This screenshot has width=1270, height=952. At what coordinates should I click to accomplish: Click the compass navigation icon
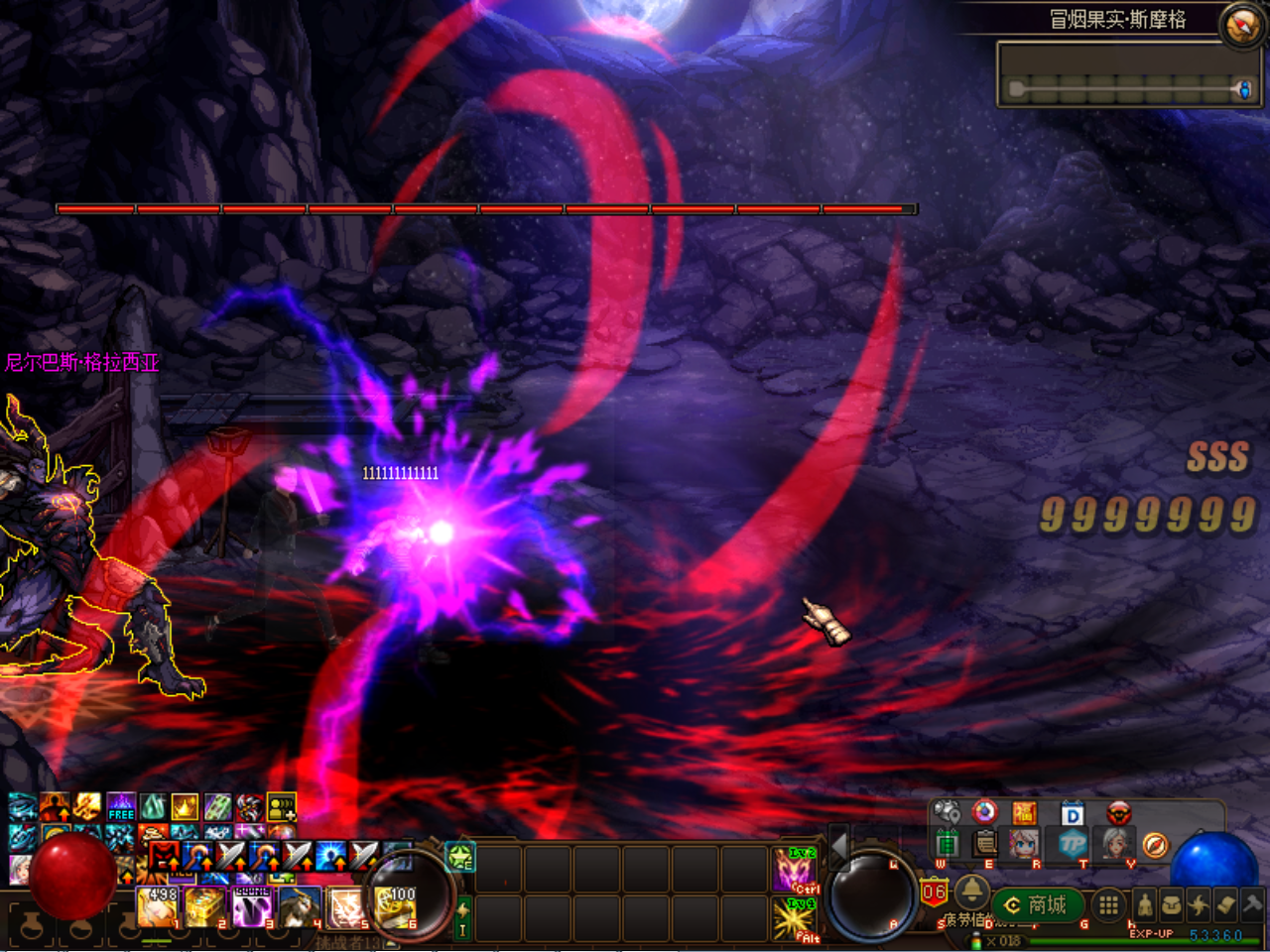tap(1156, 846)
